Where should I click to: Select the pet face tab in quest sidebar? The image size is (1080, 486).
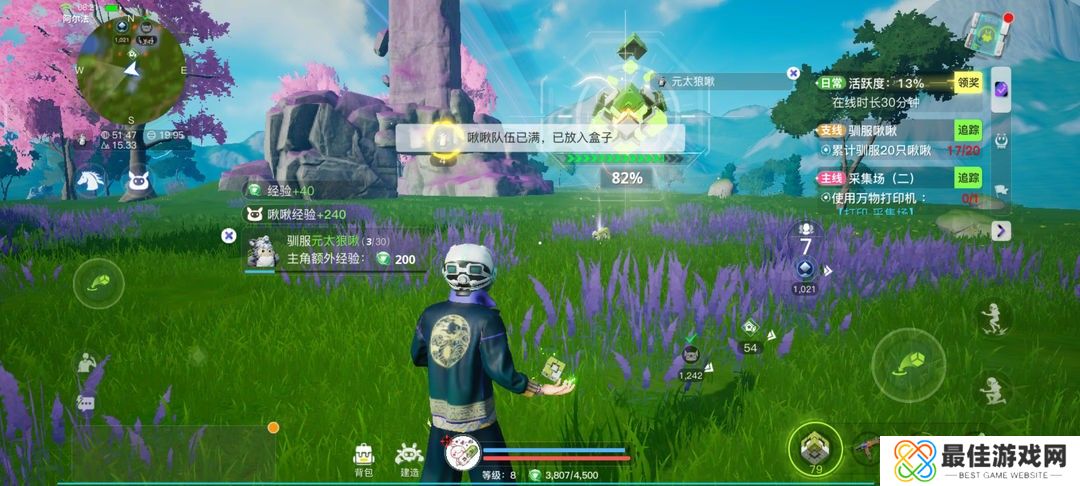coord(1001,141)
